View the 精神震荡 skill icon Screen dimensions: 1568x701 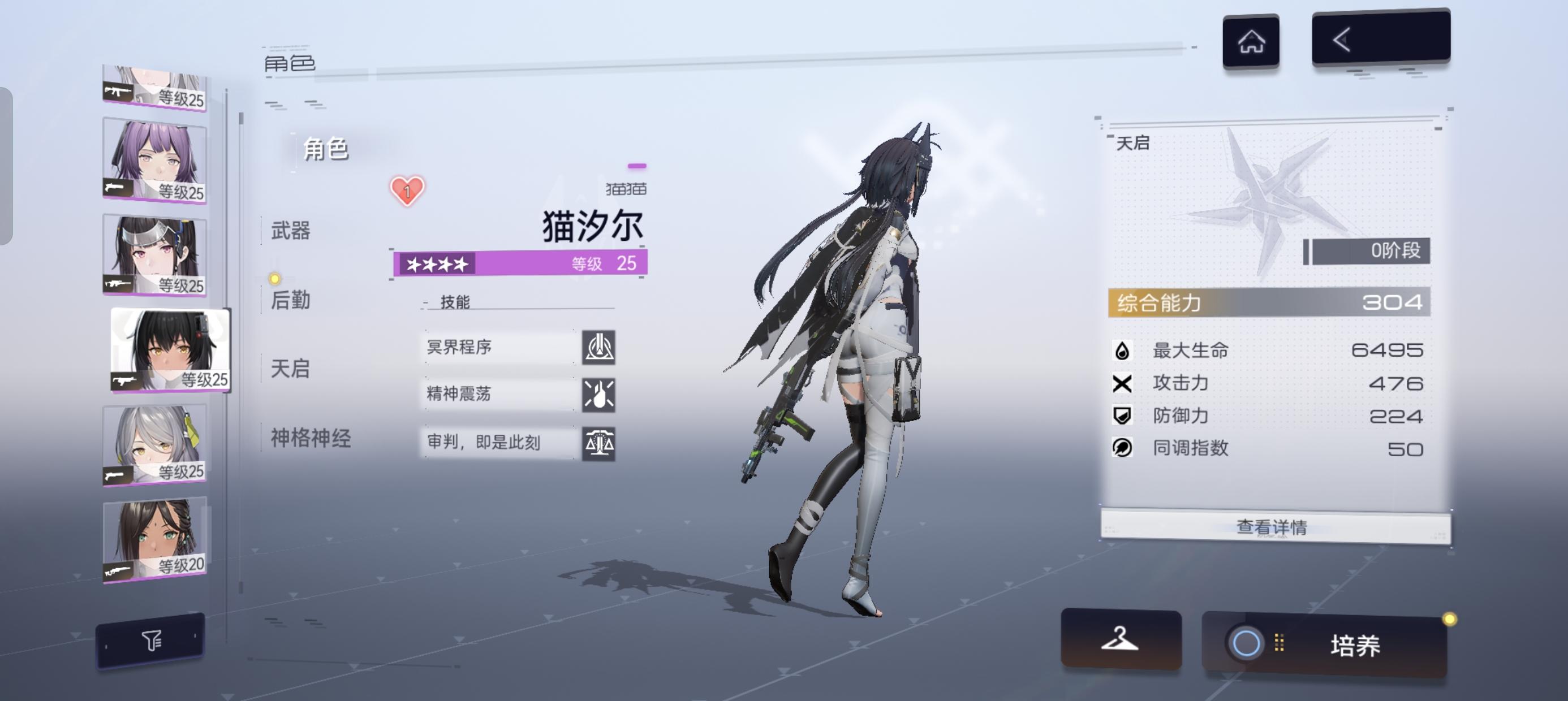click(x=600, y=396)
